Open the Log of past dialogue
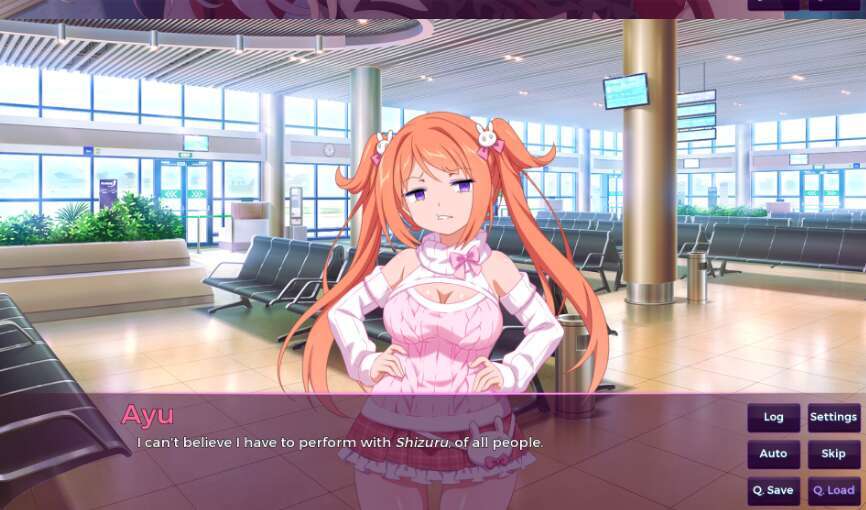The width and height of the screenshot is (866, 510). pos(773,417)
